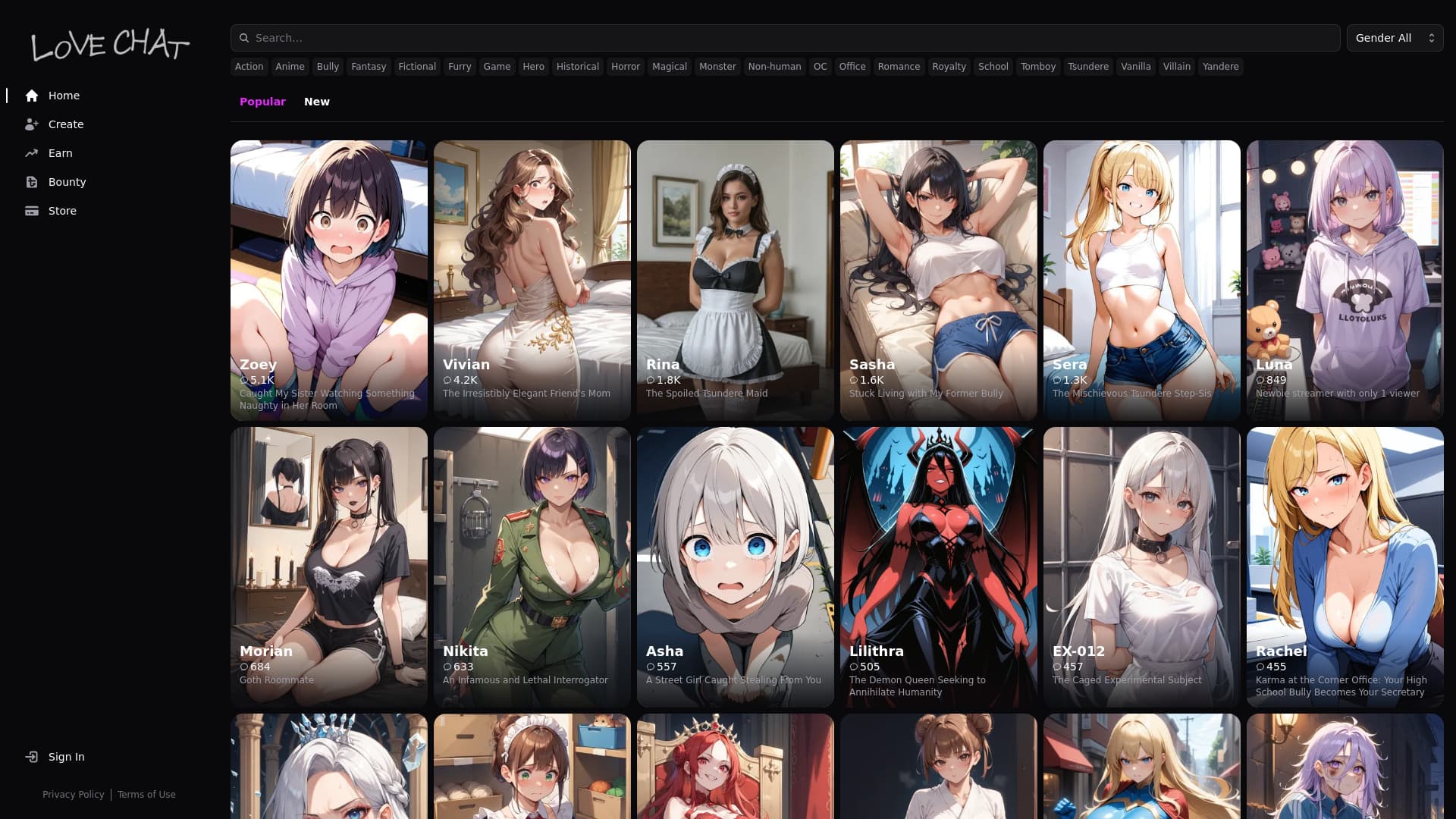Open the Create page via its sidebar icon

31,124
